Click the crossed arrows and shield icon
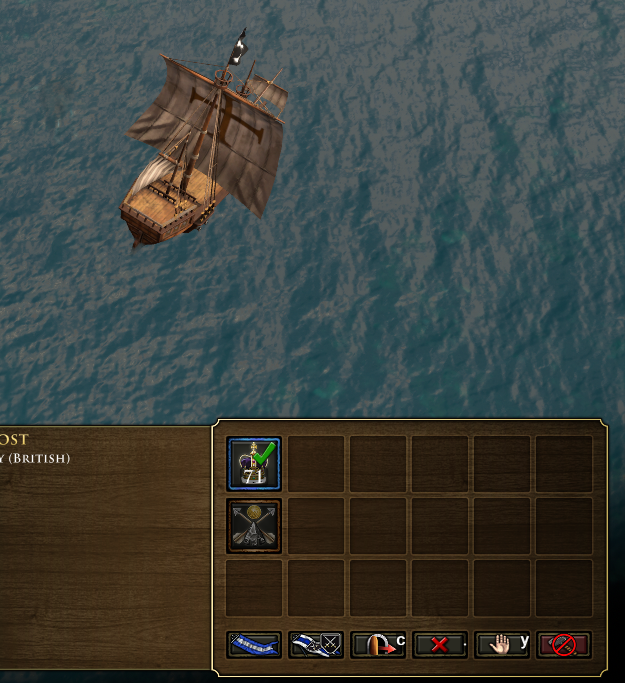This screenshot has height=683, width=625. tap(254, 525)
